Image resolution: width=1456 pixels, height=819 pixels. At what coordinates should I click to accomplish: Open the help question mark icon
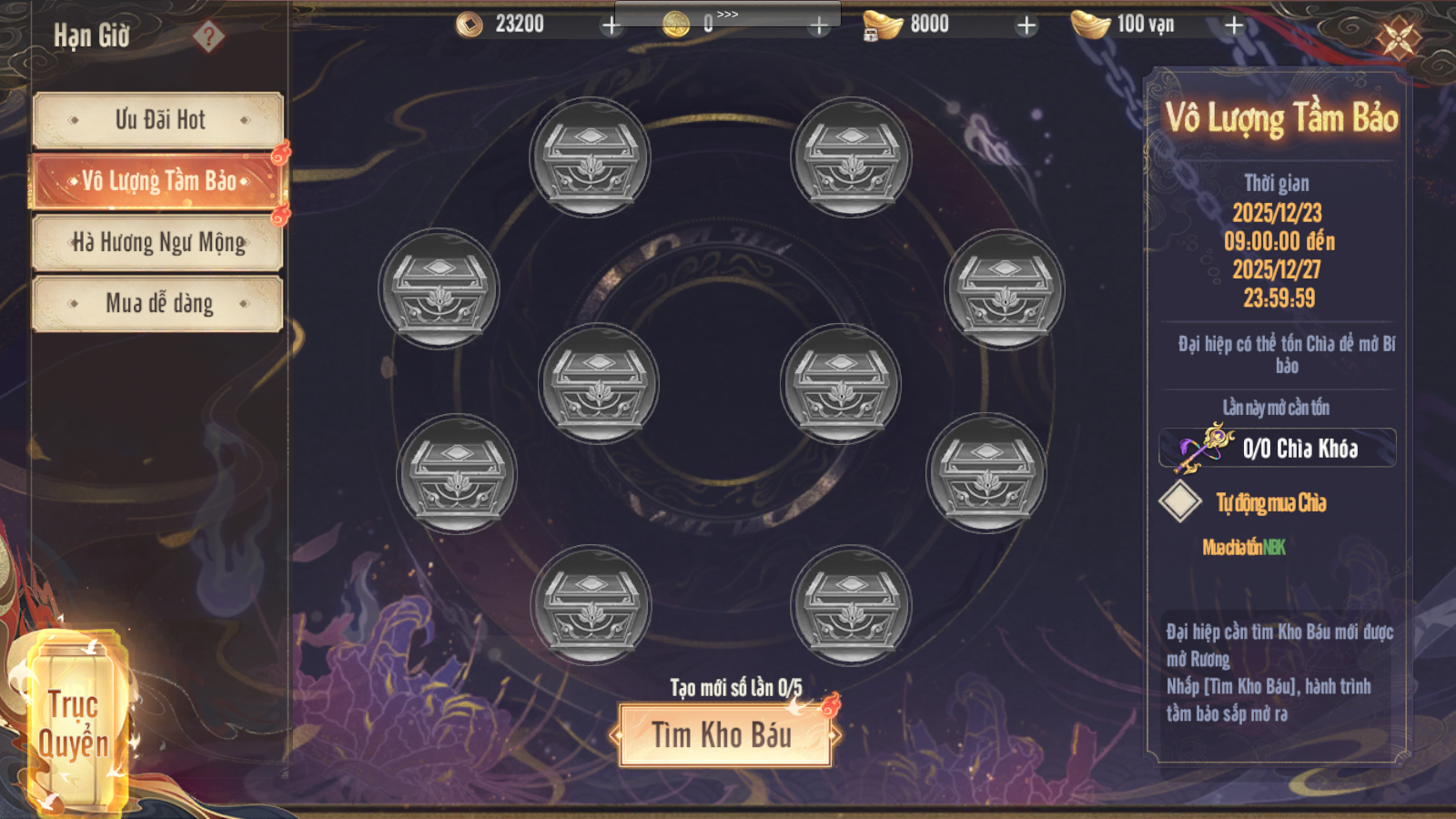(x=208, y=36)
